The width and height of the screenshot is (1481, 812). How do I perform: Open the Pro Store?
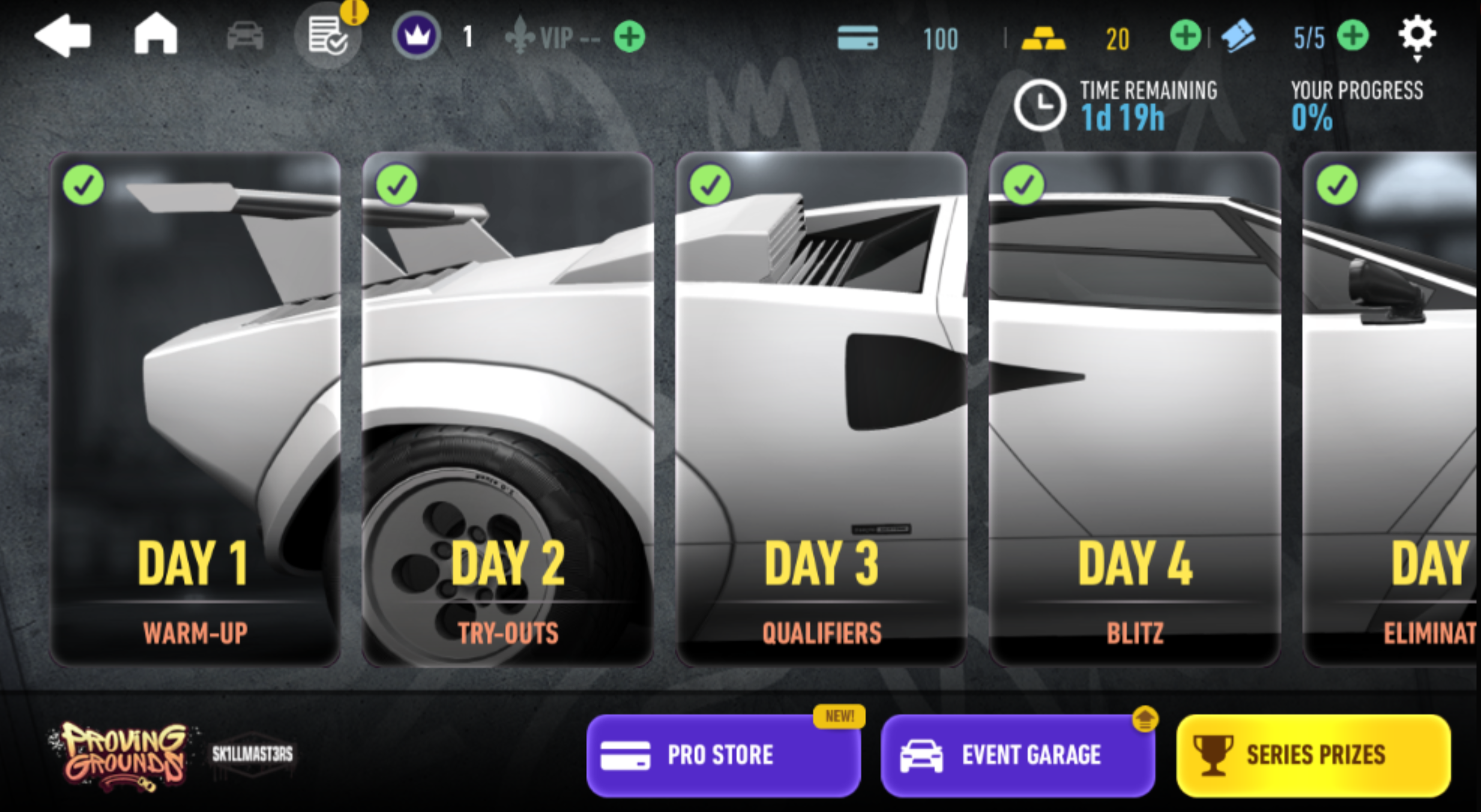click(723, 755)
